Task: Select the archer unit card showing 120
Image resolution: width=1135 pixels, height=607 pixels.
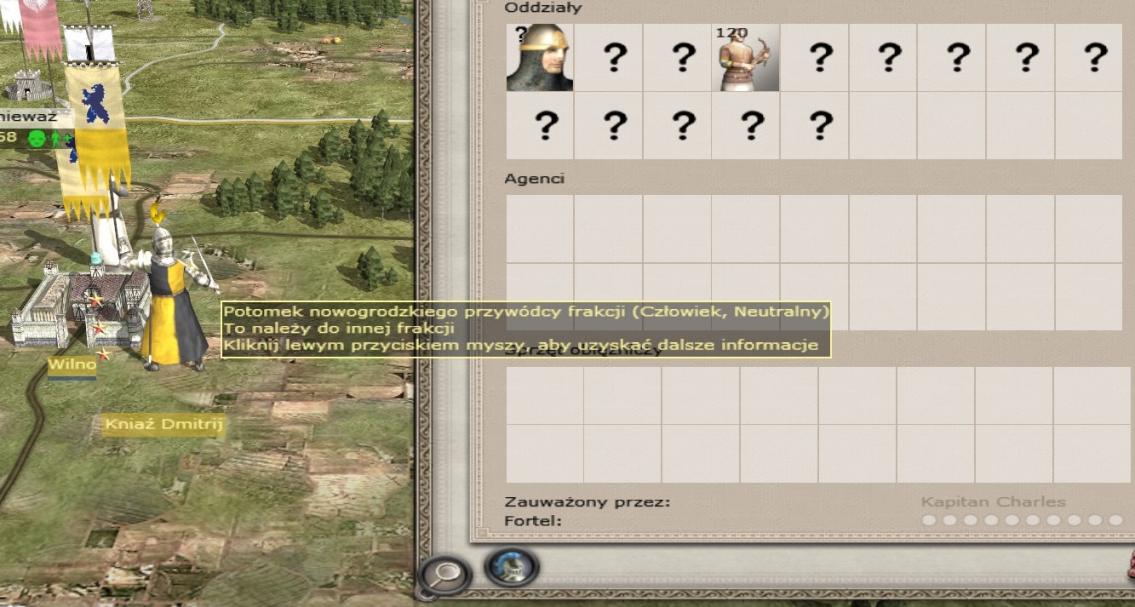Action: [745, 58]
